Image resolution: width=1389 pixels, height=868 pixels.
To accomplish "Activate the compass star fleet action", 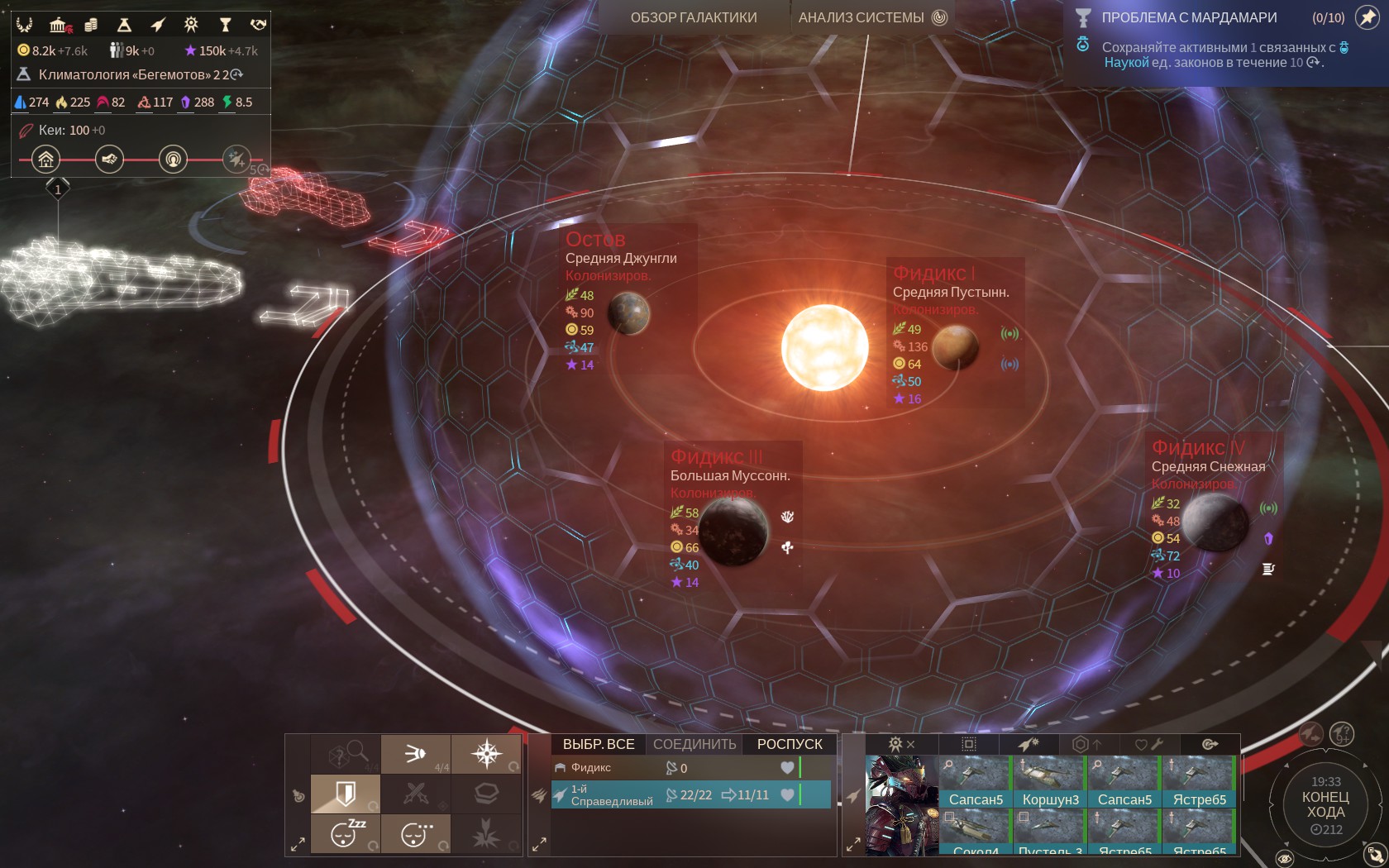I will [486, 753].
